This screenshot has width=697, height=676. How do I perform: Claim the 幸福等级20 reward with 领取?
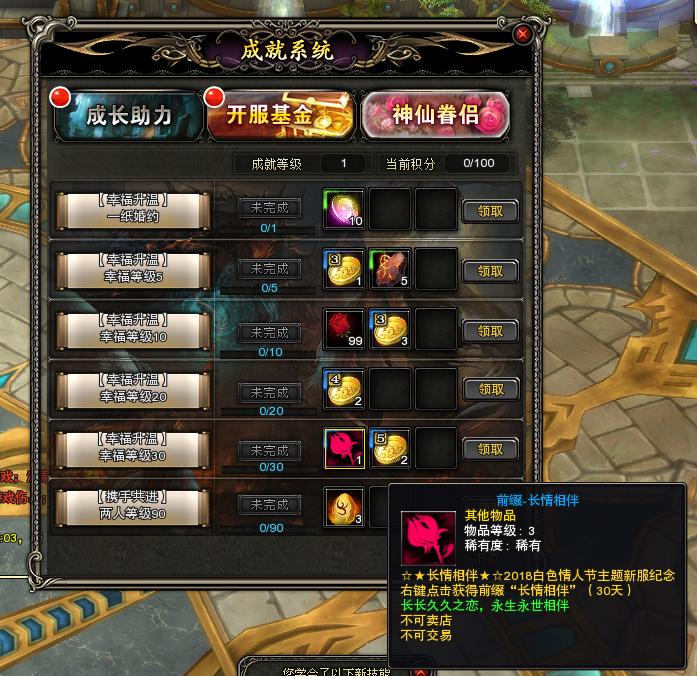point(490,389)
